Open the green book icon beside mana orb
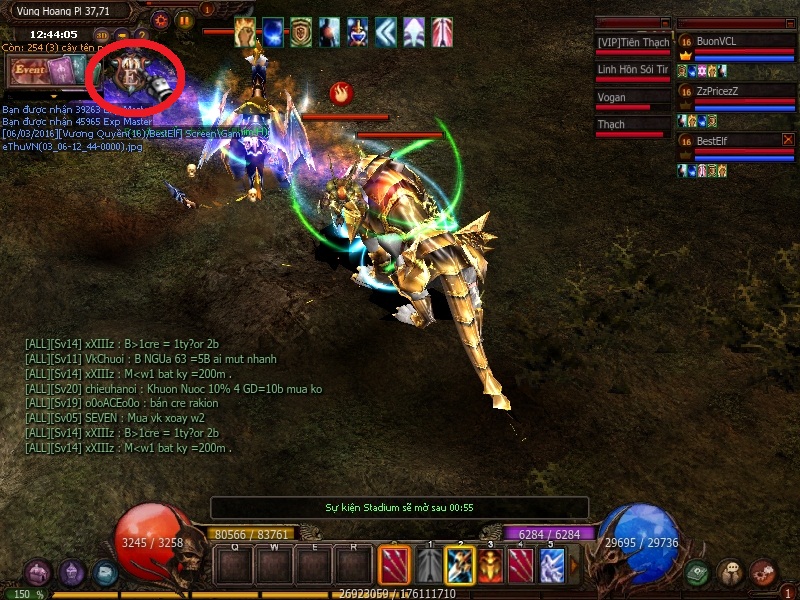The width and height of the screenshot is (800, 600). pos(697,574)
